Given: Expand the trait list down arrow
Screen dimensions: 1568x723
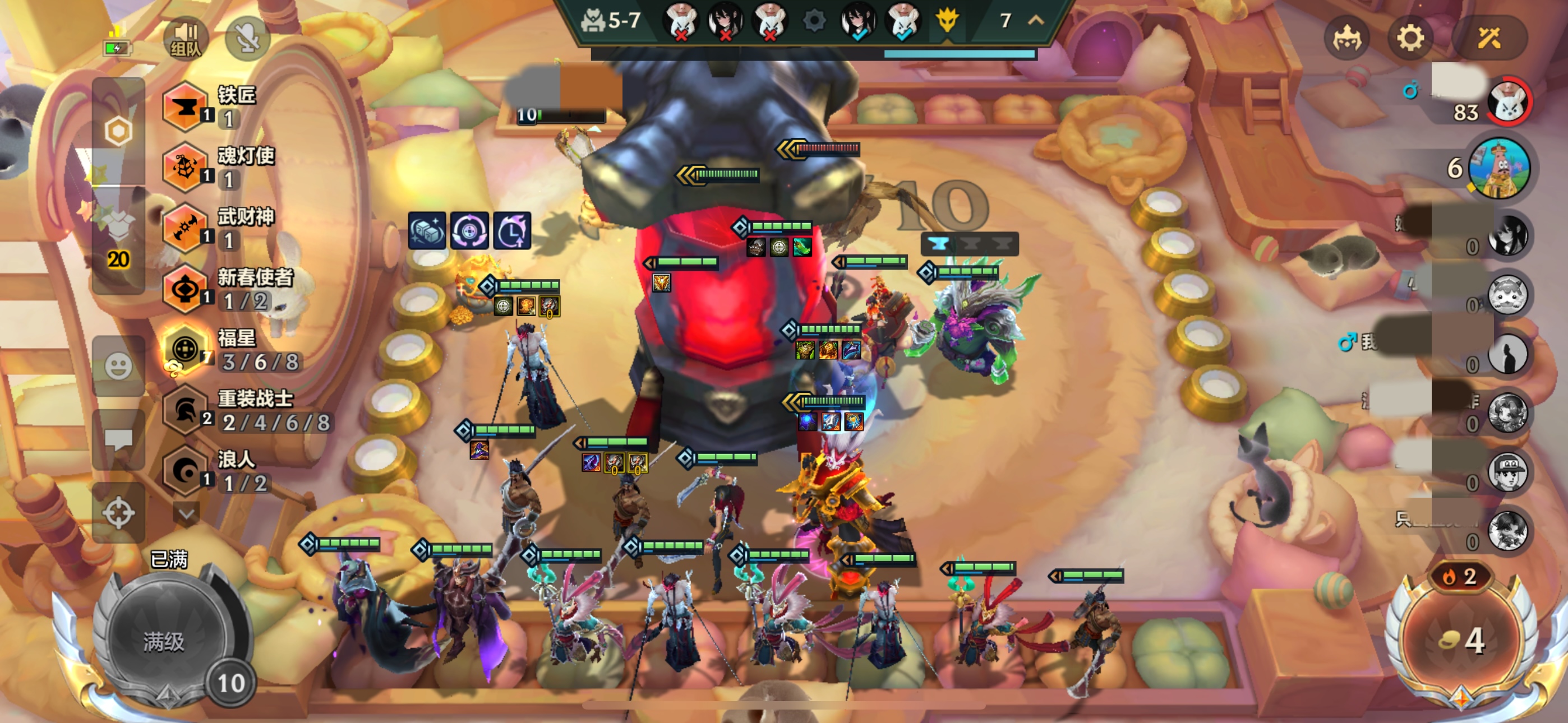Looking at the screenshot, I should [x=186, y=515].
